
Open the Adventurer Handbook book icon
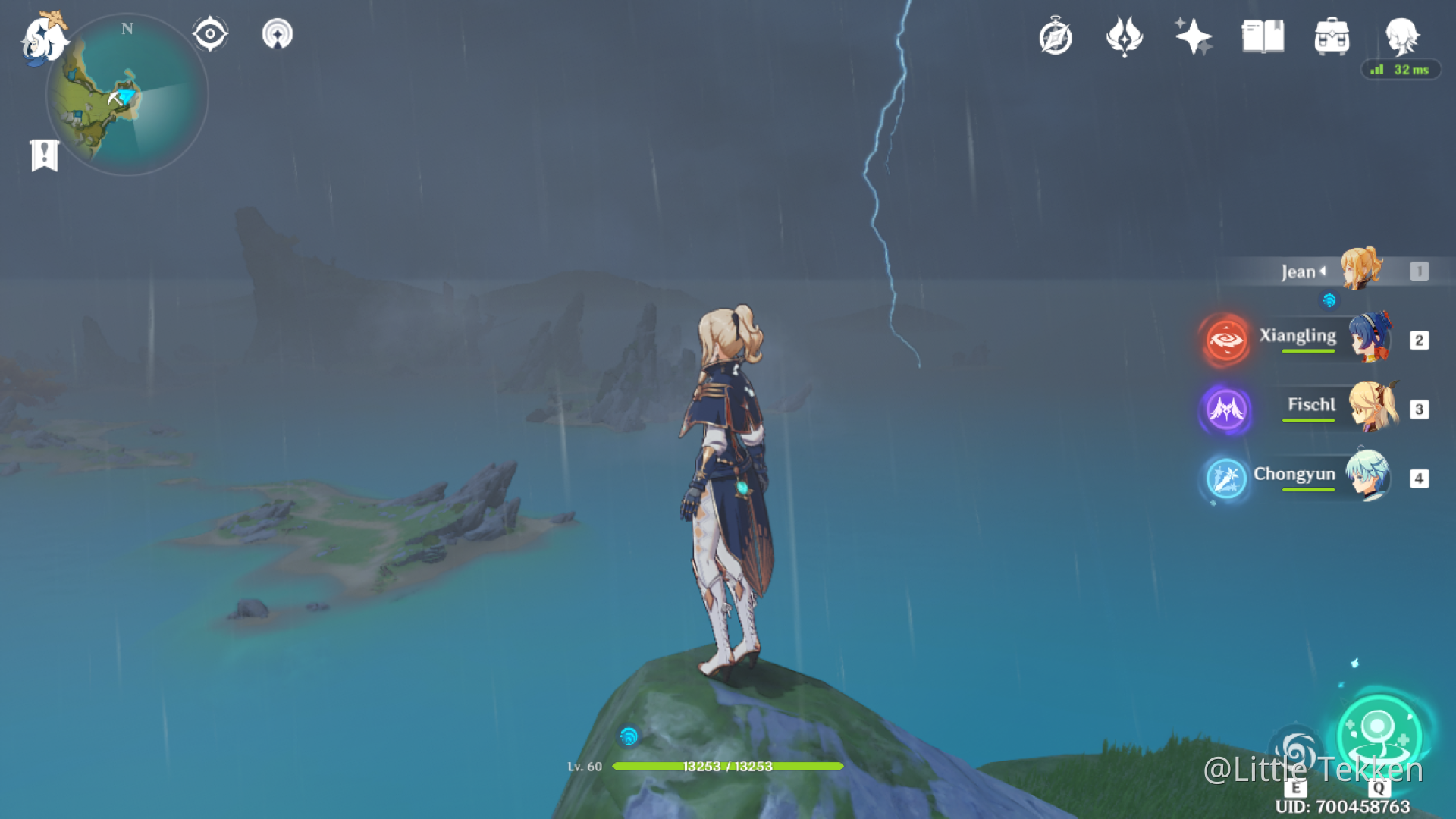1261,36
